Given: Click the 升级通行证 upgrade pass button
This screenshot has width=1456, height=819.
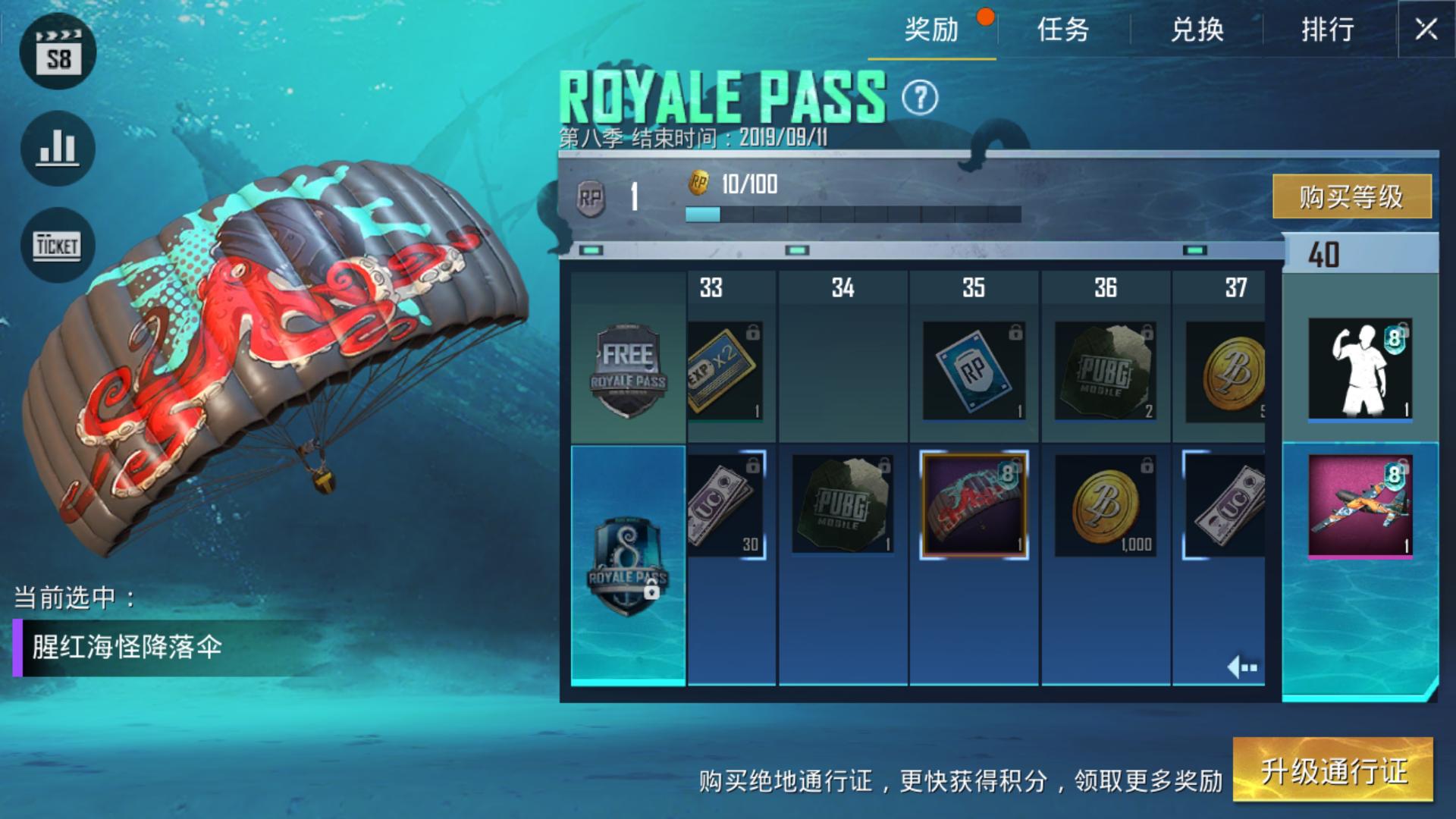Looking at the screenshot, I should tap(1333, 770).
